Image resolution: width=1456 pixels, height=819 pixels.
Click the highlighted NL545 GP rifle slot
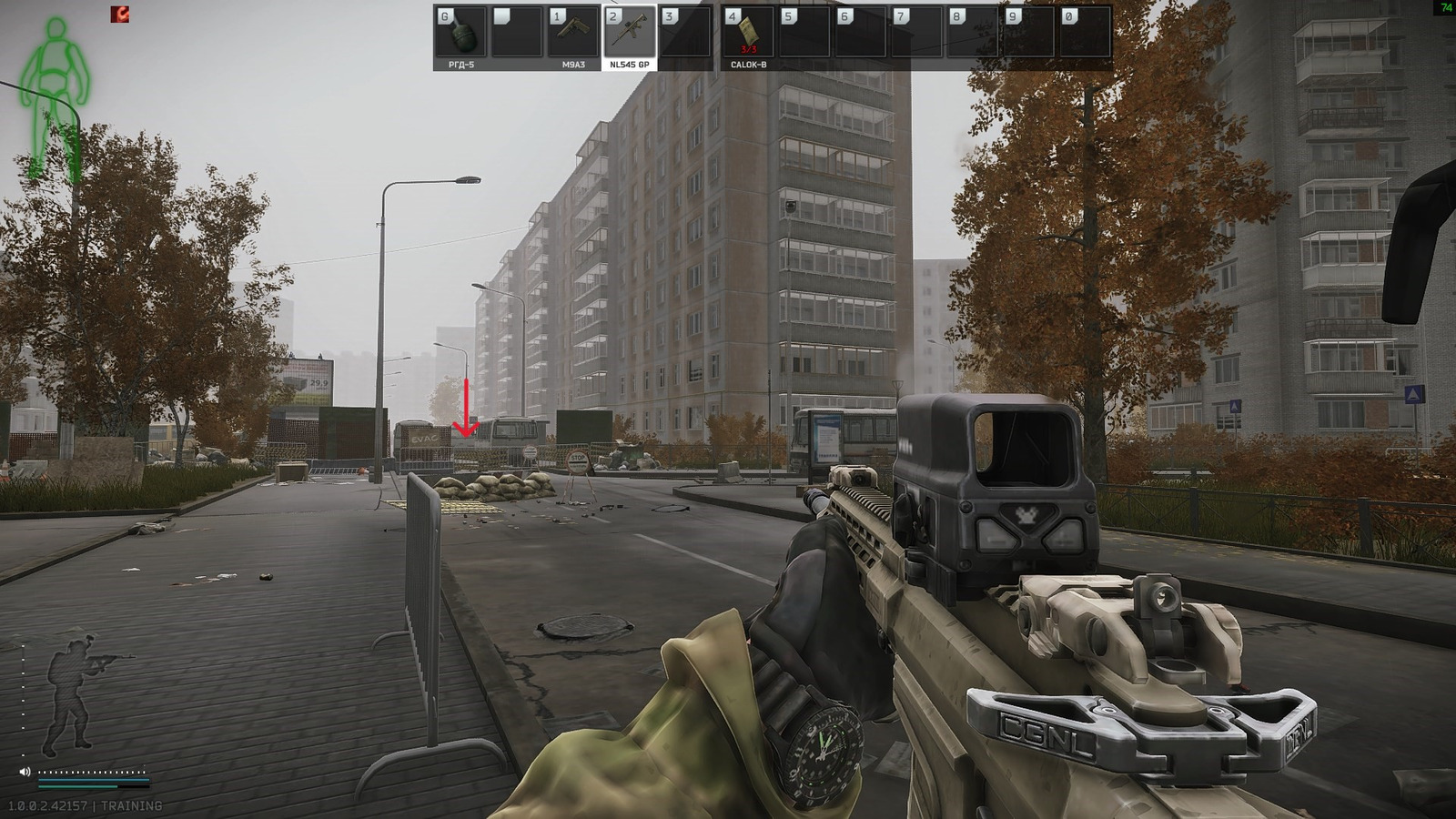(629, 32)
